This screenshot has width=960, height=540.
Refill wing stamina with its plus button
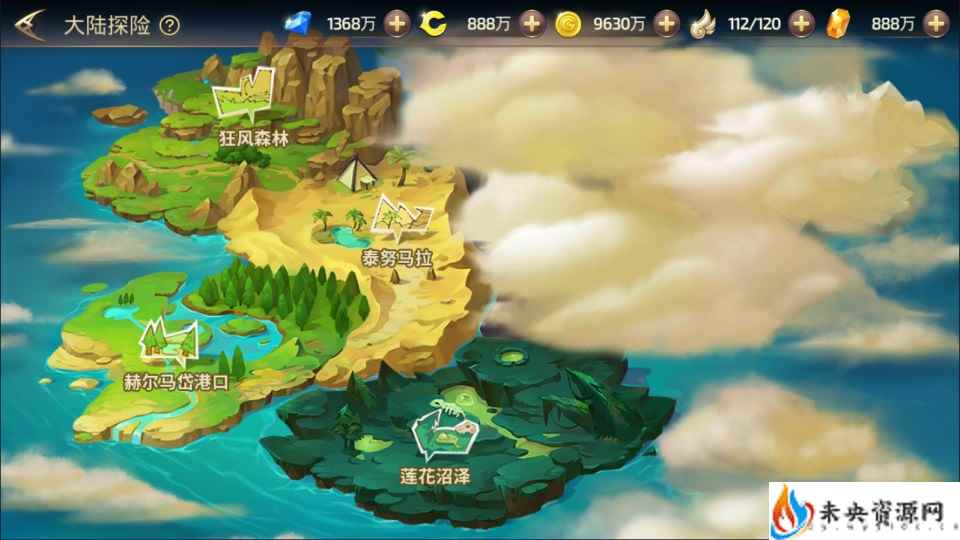pos(801,24)
